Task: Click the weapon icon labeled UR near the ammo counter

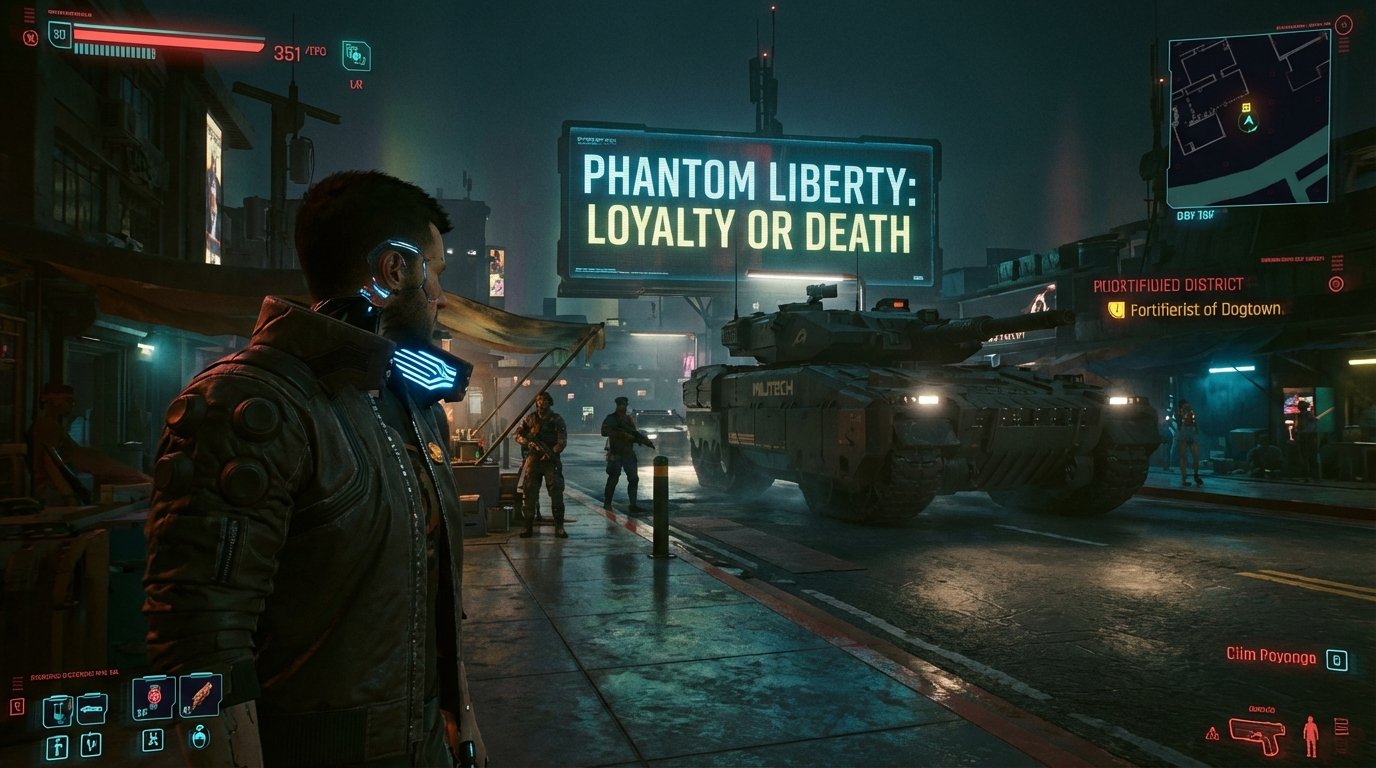Action: (x=357, y=55)
